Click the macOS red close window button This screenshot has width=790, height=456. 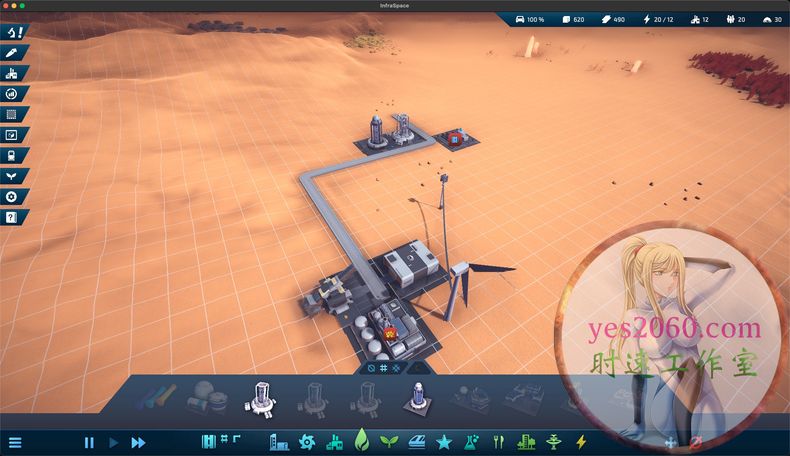(7, 5)
